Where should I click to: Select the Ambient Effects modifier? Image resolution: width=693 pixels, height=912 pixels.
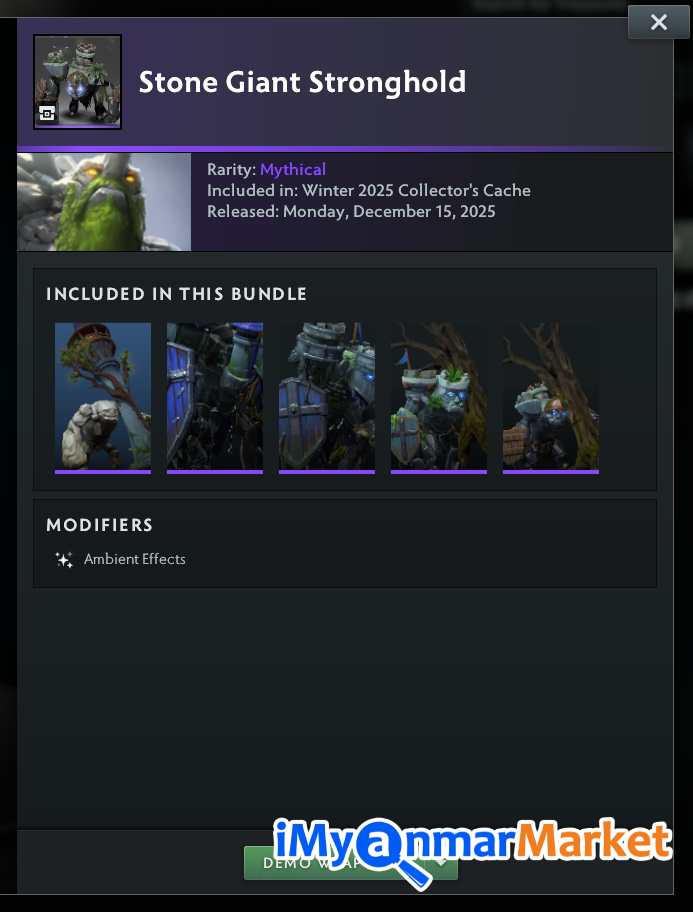(134, 559)
